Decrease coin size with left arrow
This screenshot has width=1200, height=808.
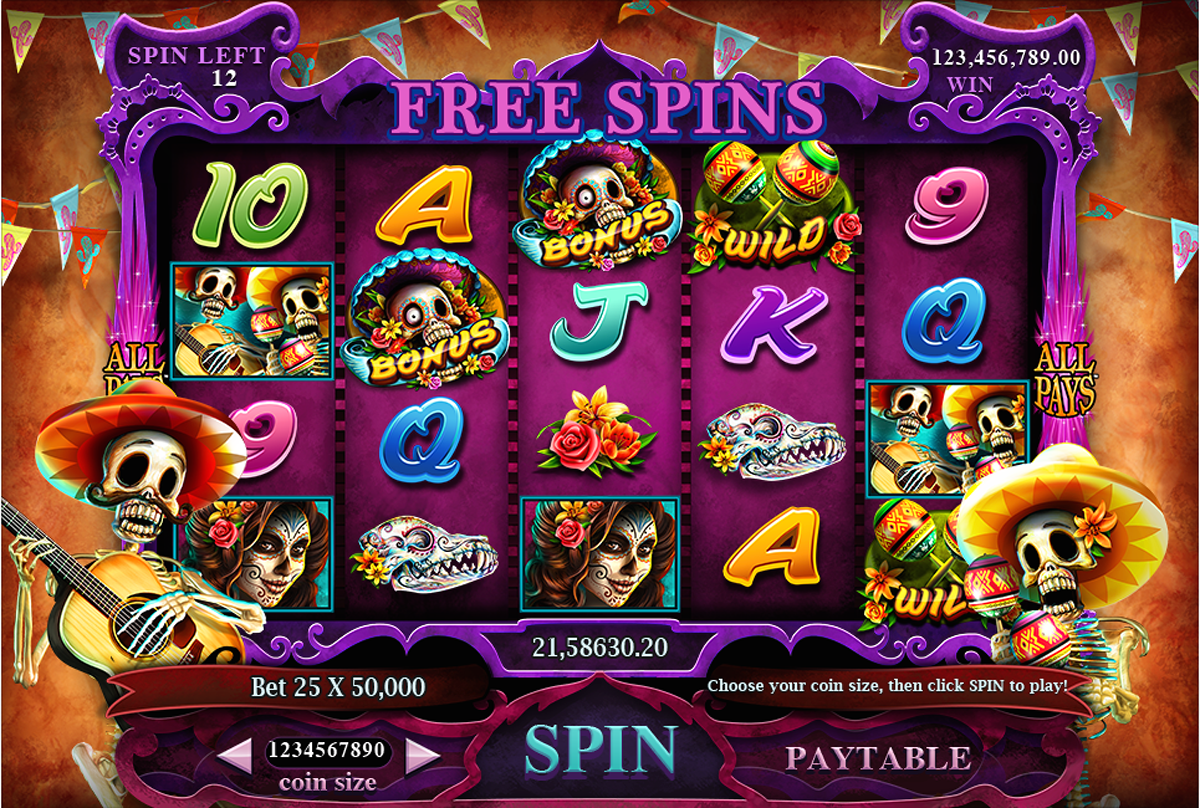[x=235, y=754]
